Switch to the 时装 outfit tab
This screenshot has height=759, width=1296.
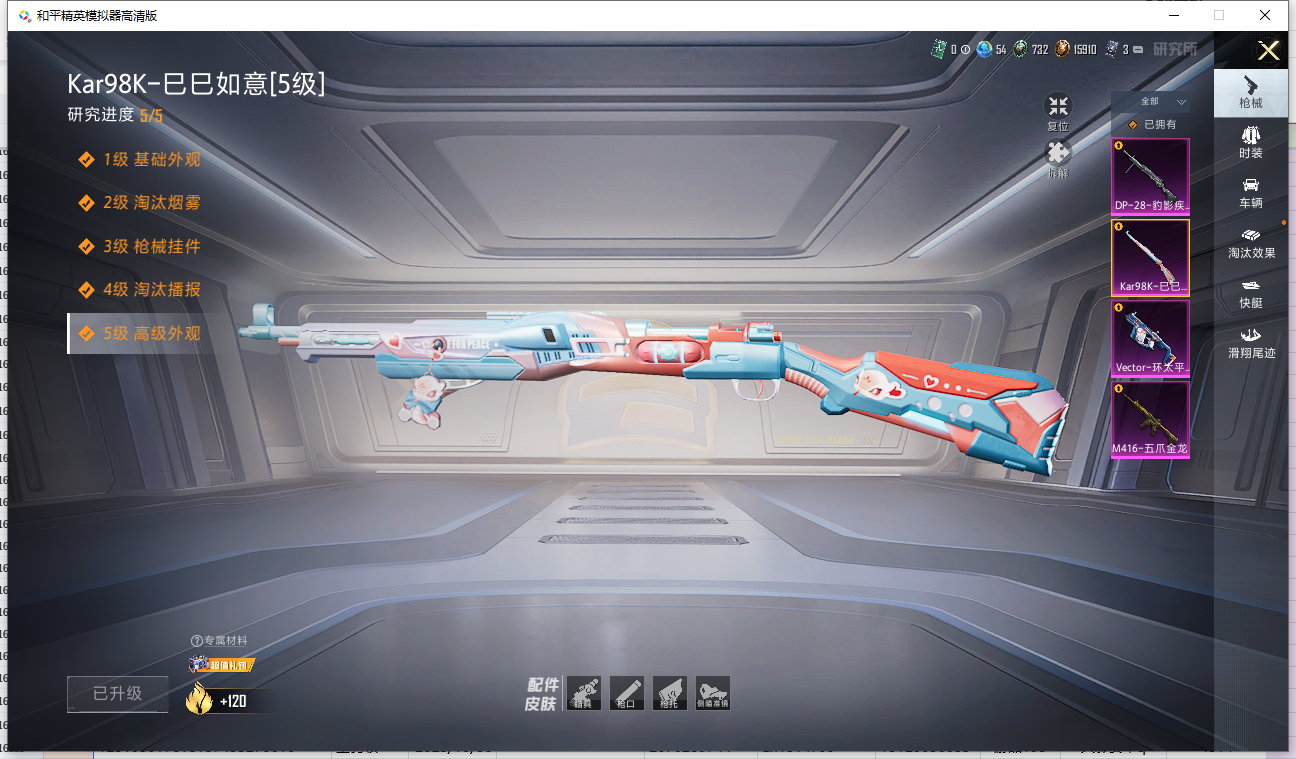tap(1250, 142)
